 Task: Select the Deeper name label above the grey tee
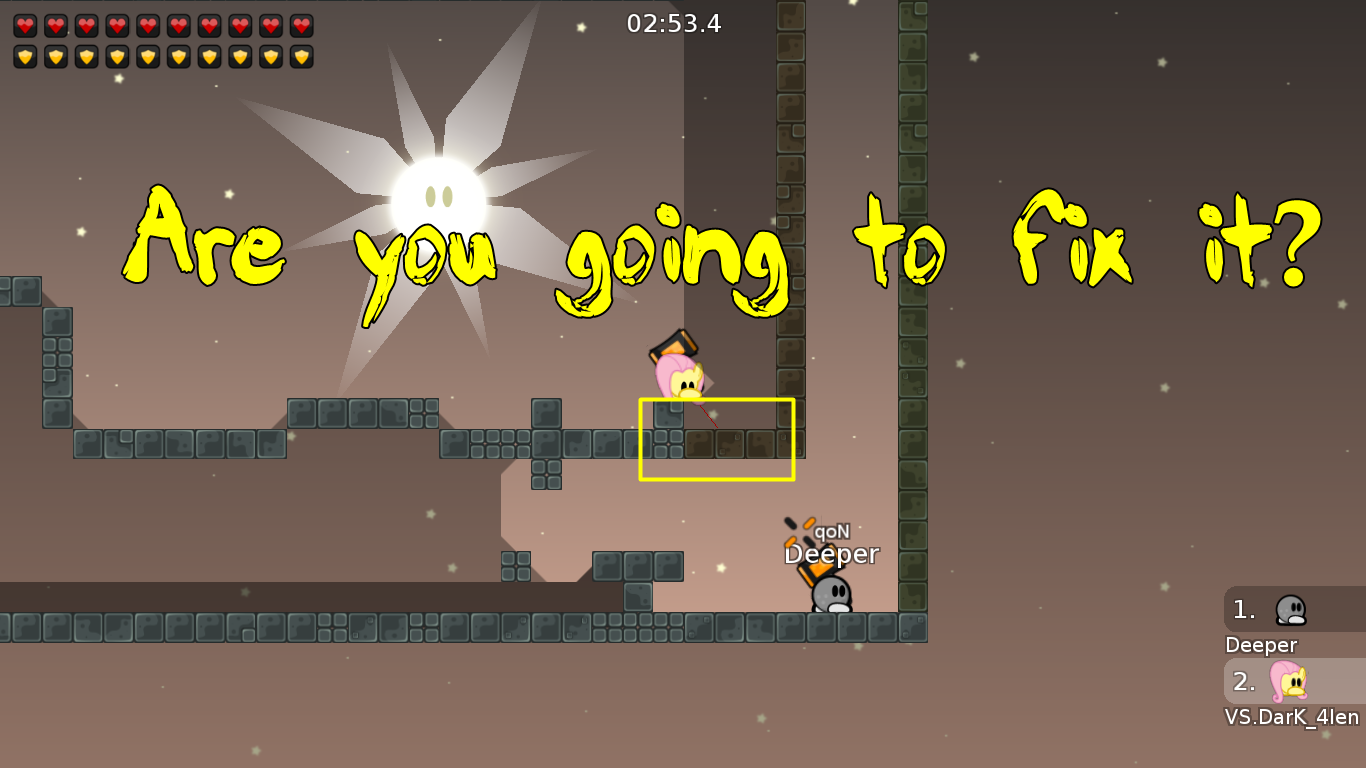point(831,554)
